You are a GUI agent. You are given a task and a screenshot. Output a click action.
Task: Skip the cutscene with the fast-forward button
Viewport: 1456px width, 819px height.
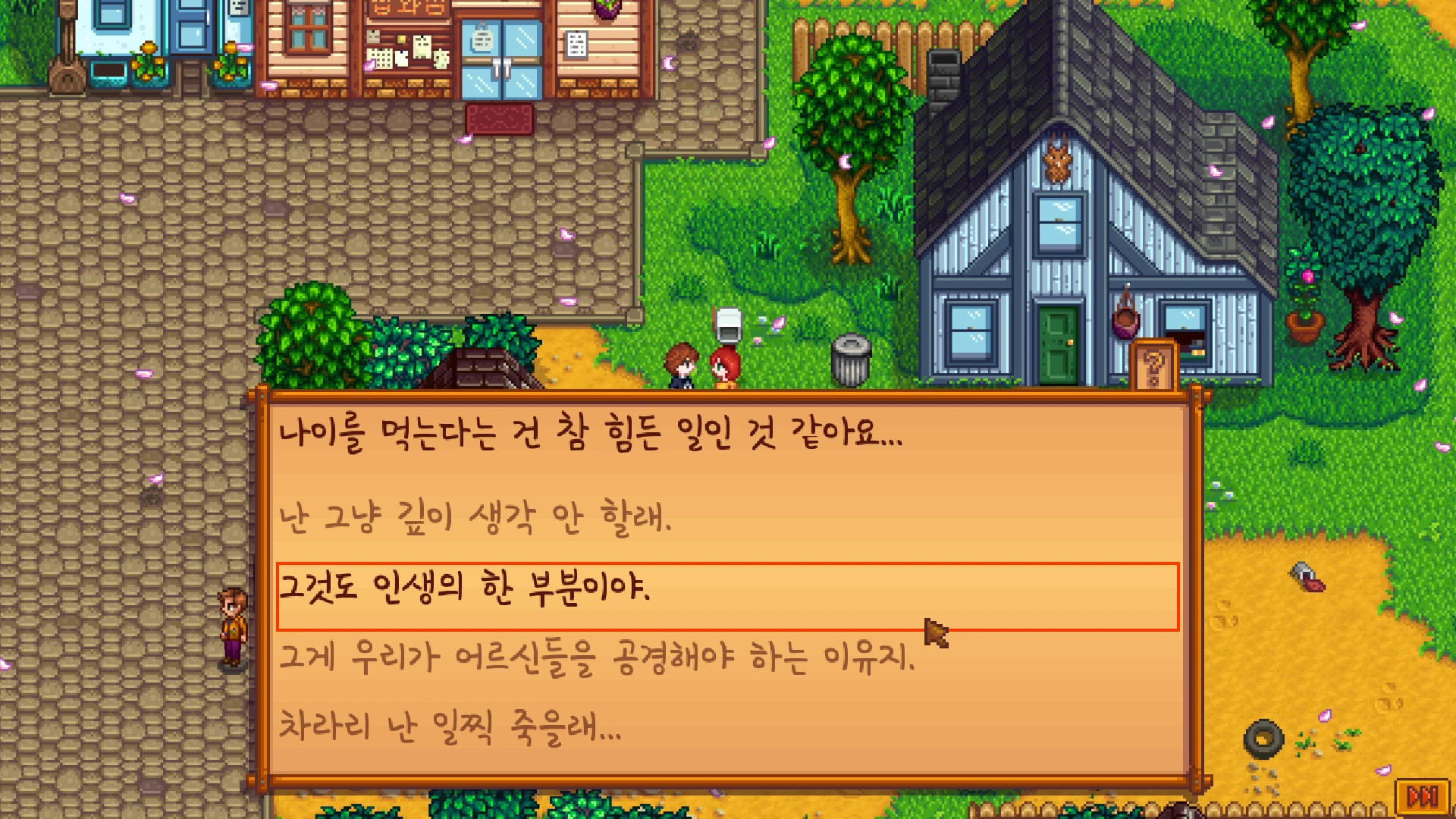tap(1422, 796)
